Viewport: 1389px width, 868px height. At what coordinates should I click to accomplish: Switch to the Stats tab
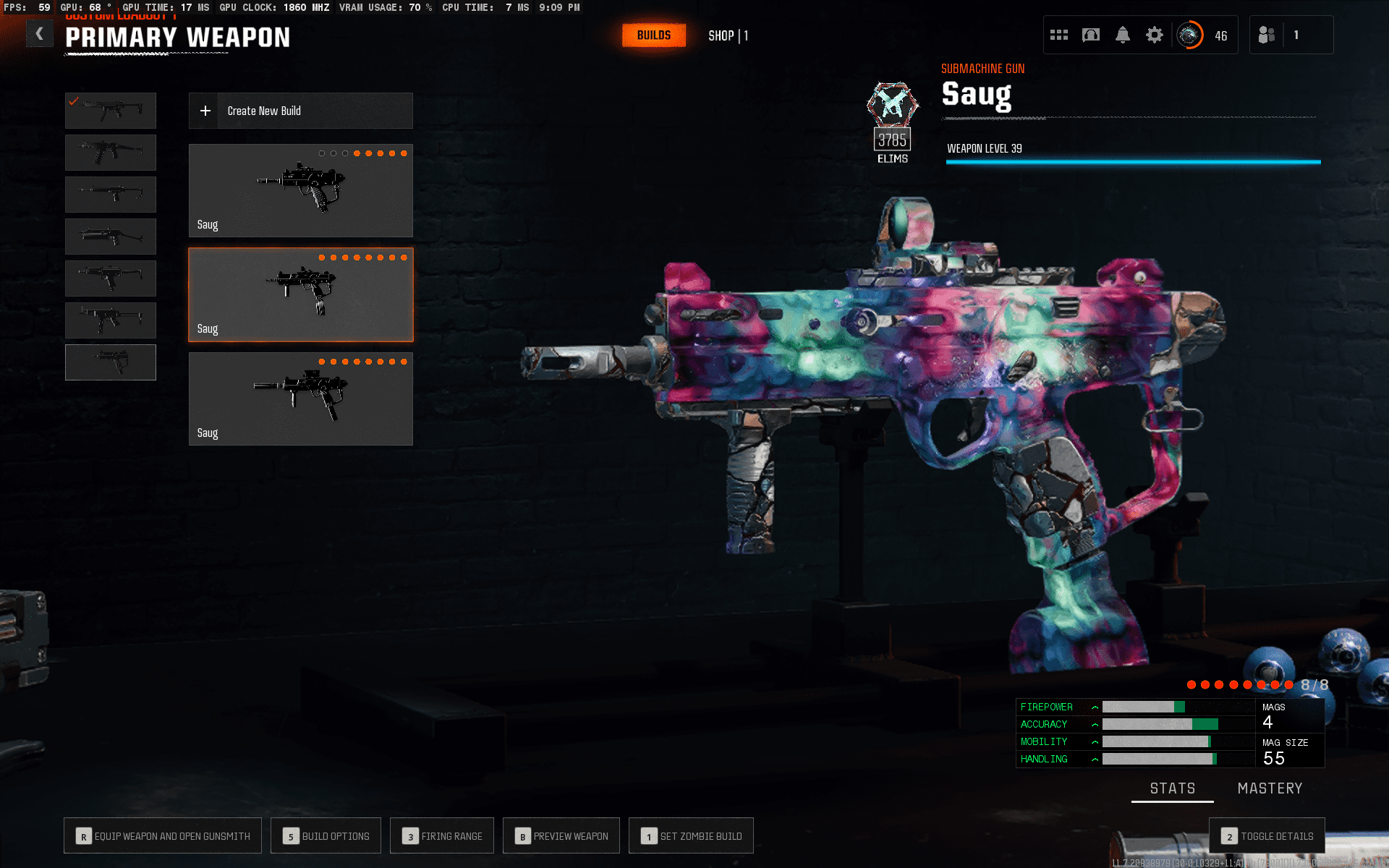click(x=1172, y=788)
